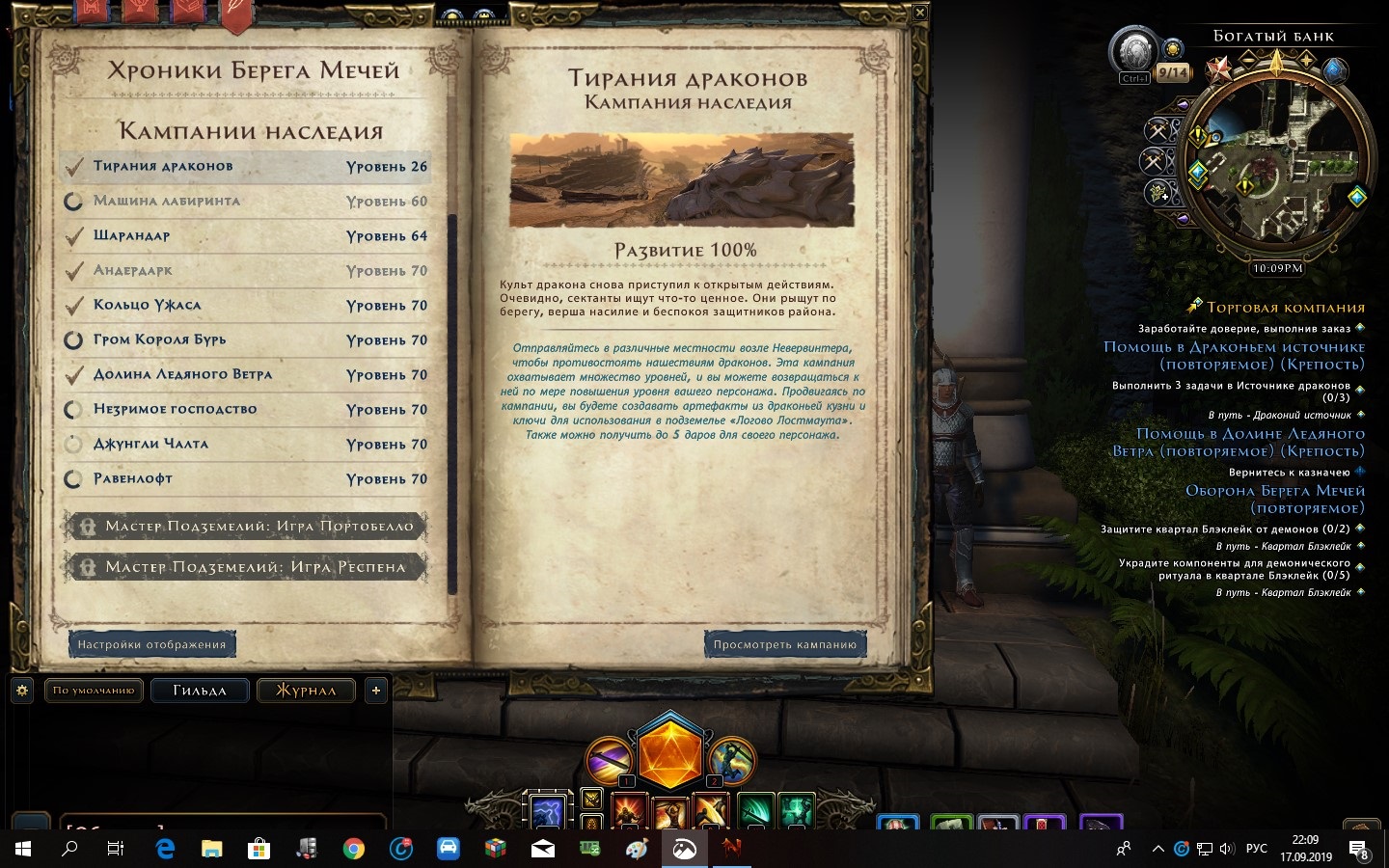The image size is (1389, 868).
Task: Open the Журнал tab
Action: point(306,690)
